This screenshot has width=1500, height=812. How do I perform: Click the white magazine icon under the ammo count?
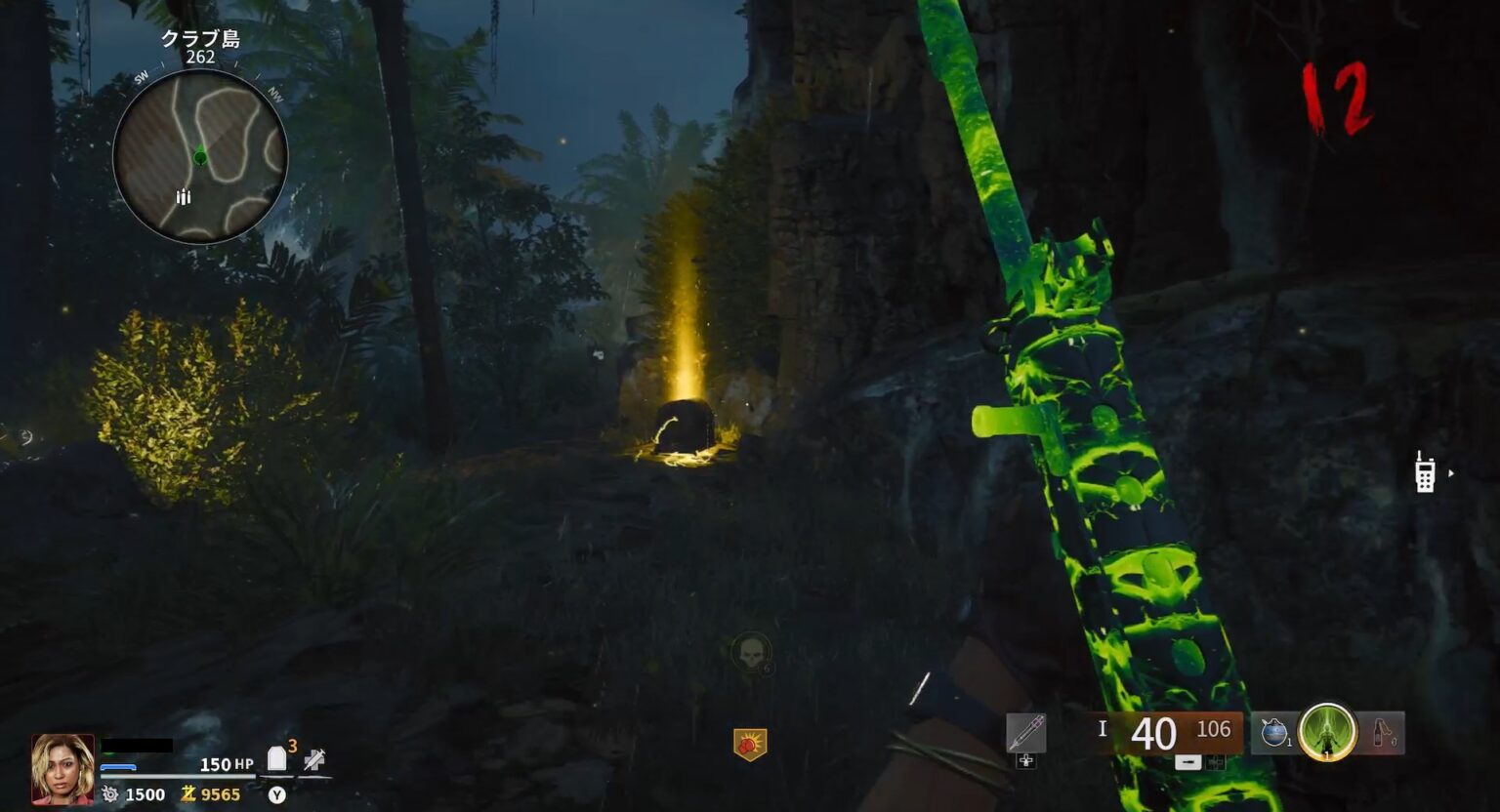tap(1187, 762)
